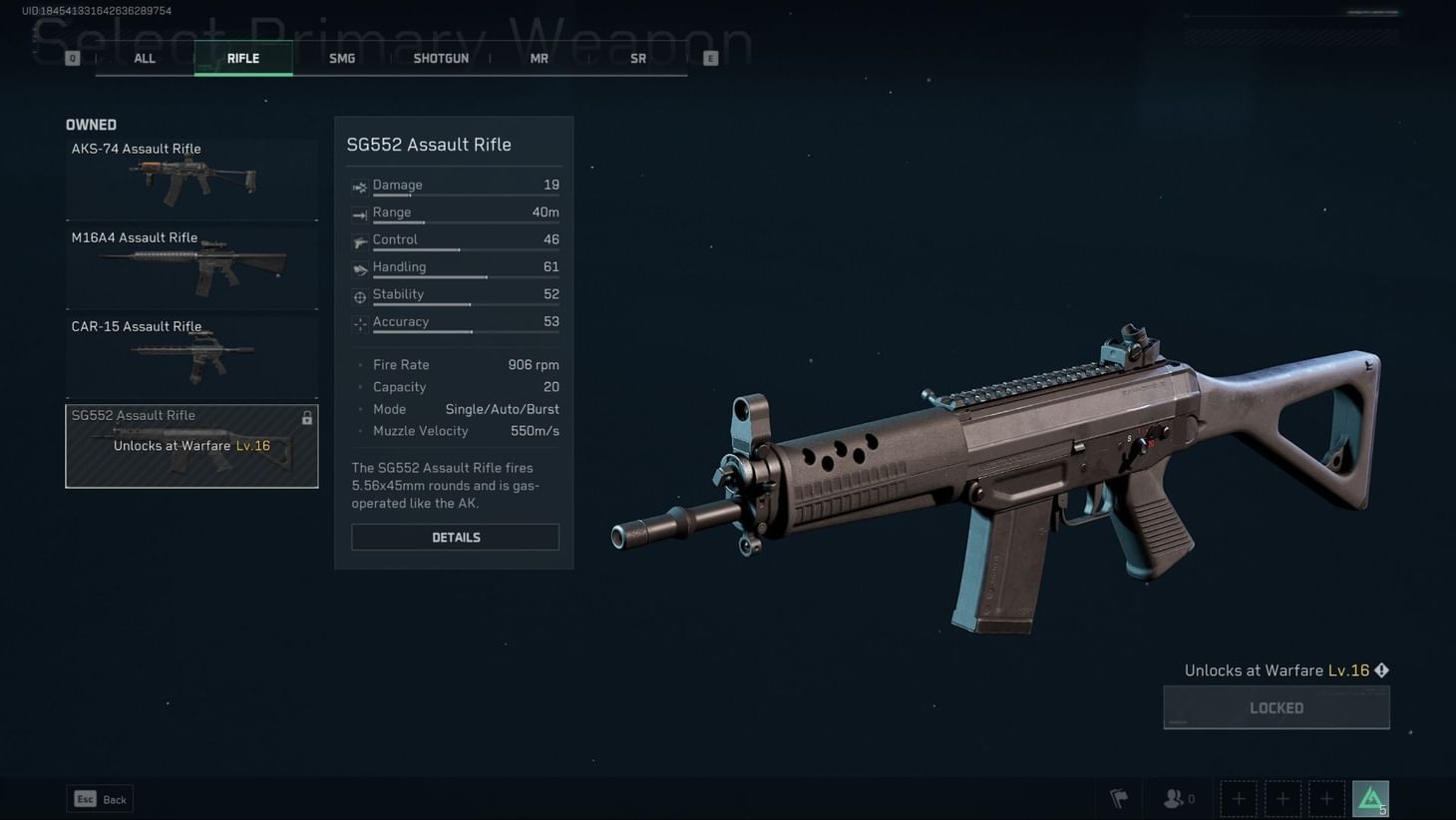Click the Range arrow icon
The width and height of the screenshot is (1456, 820).
click(359, 213)
